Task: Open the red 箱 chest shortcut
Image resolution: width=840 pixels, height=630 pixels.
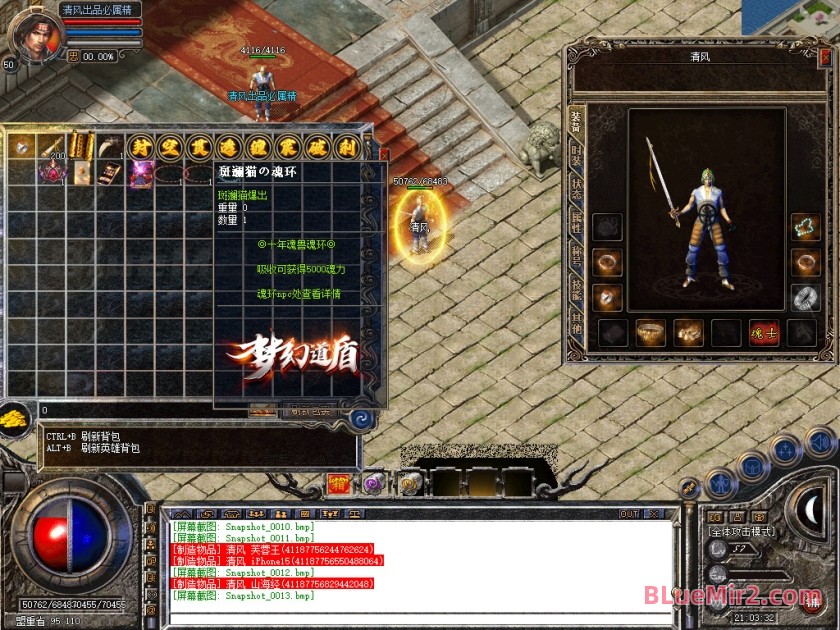Action: [338, 484]
